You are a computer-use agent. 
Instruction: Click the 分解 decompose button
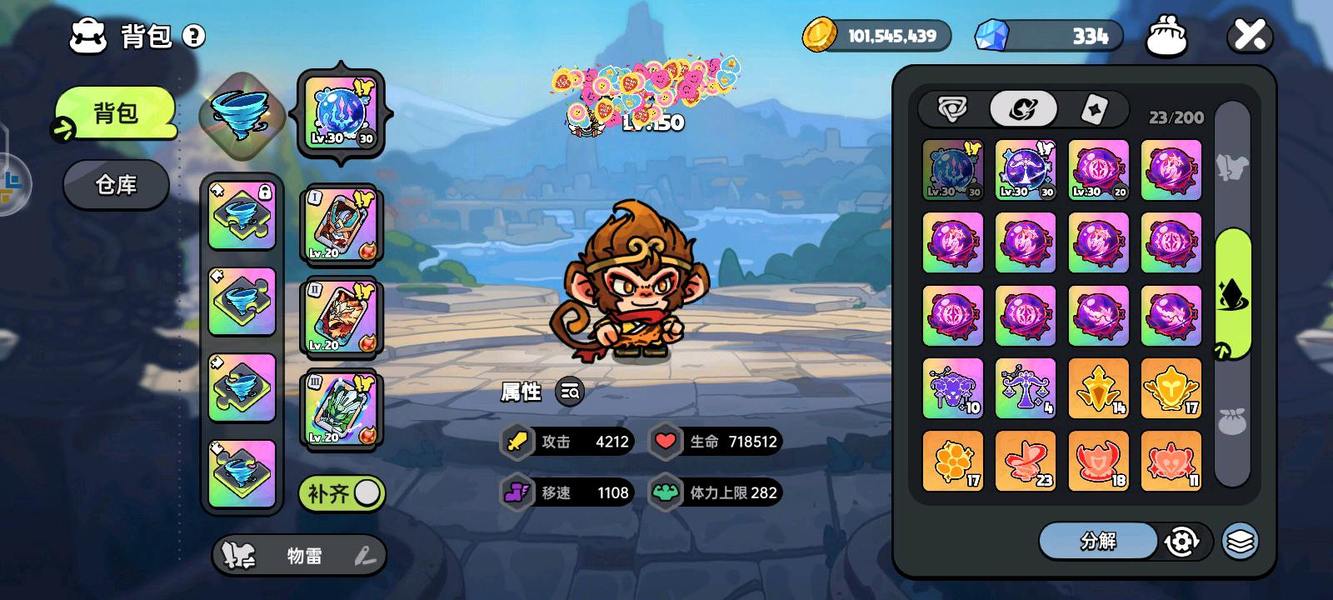pos(1098,541)
